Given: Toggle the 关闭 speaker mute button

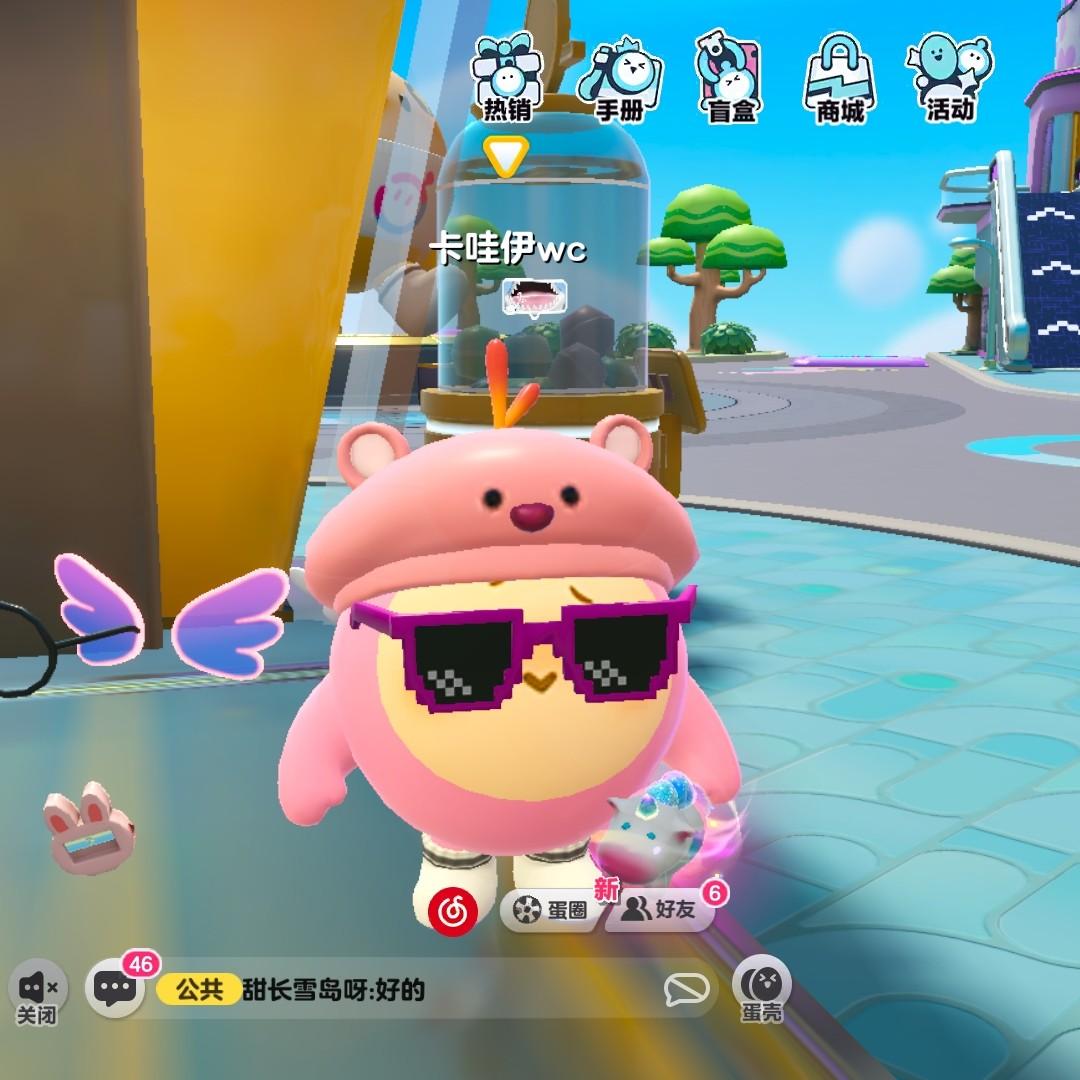Looking at the screenshot, I should (39, 992).
